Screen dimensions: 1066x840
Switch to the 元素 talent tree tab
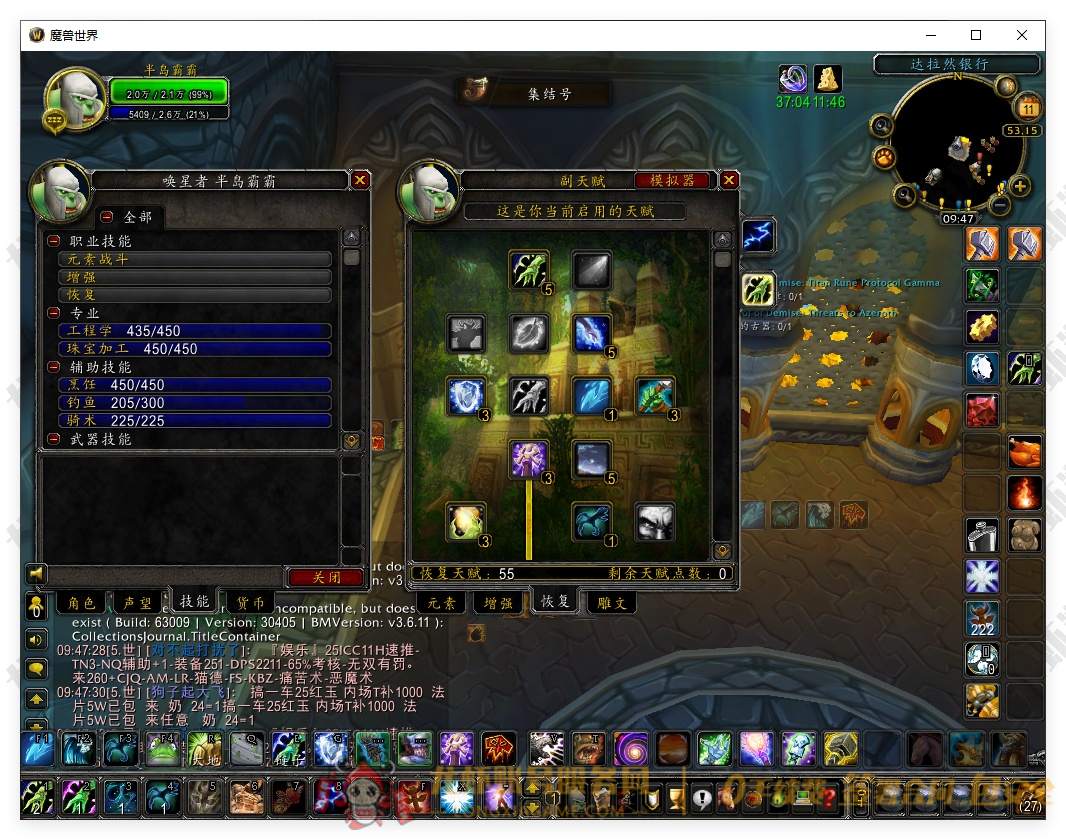(x=441, y=602)
